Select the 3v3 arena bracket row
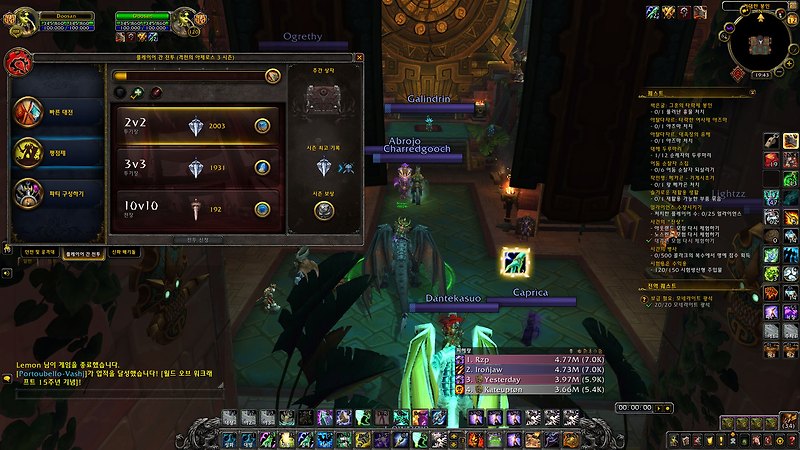 coord(194,167)
